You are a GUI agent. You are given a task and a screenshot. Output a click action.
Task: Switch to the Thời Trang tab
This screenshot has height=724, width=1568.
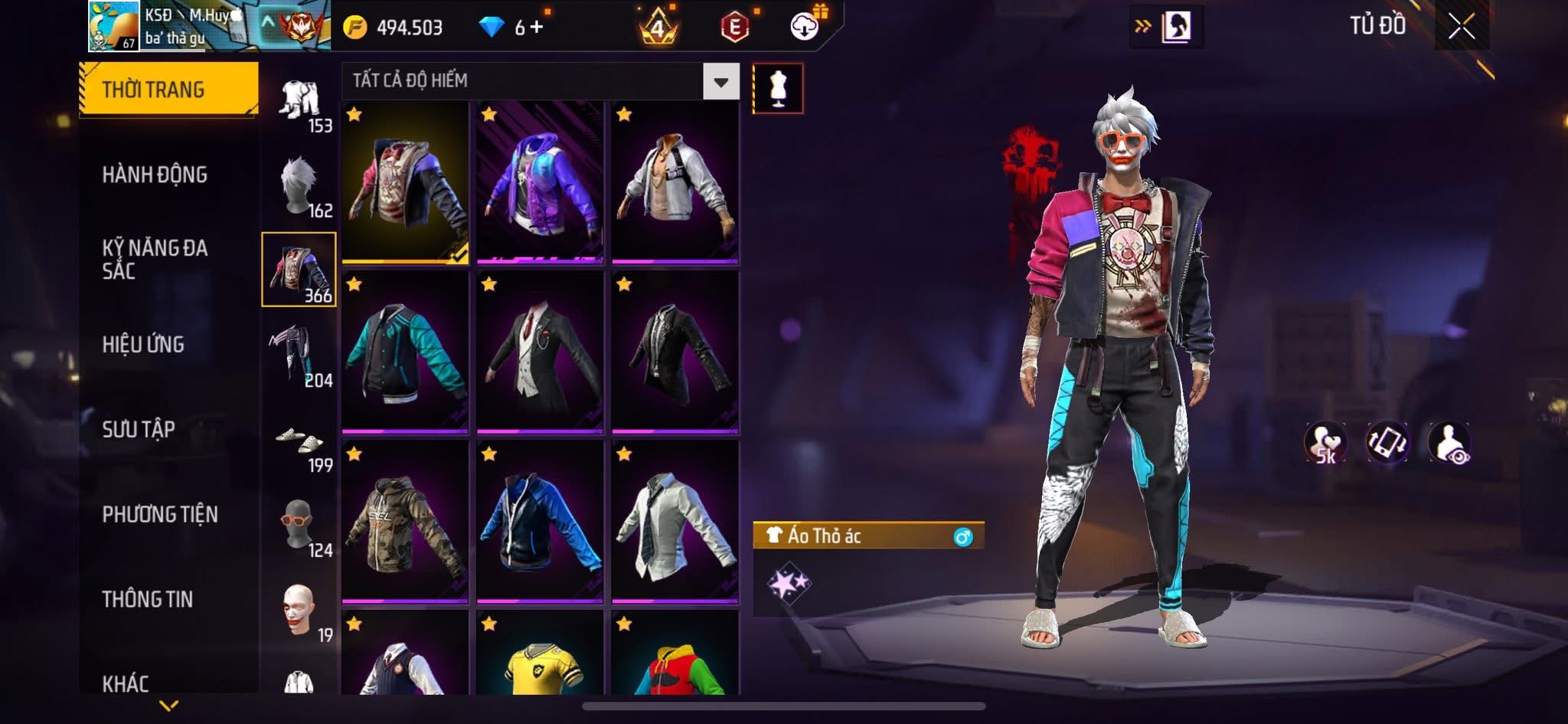tap(168, 90)
